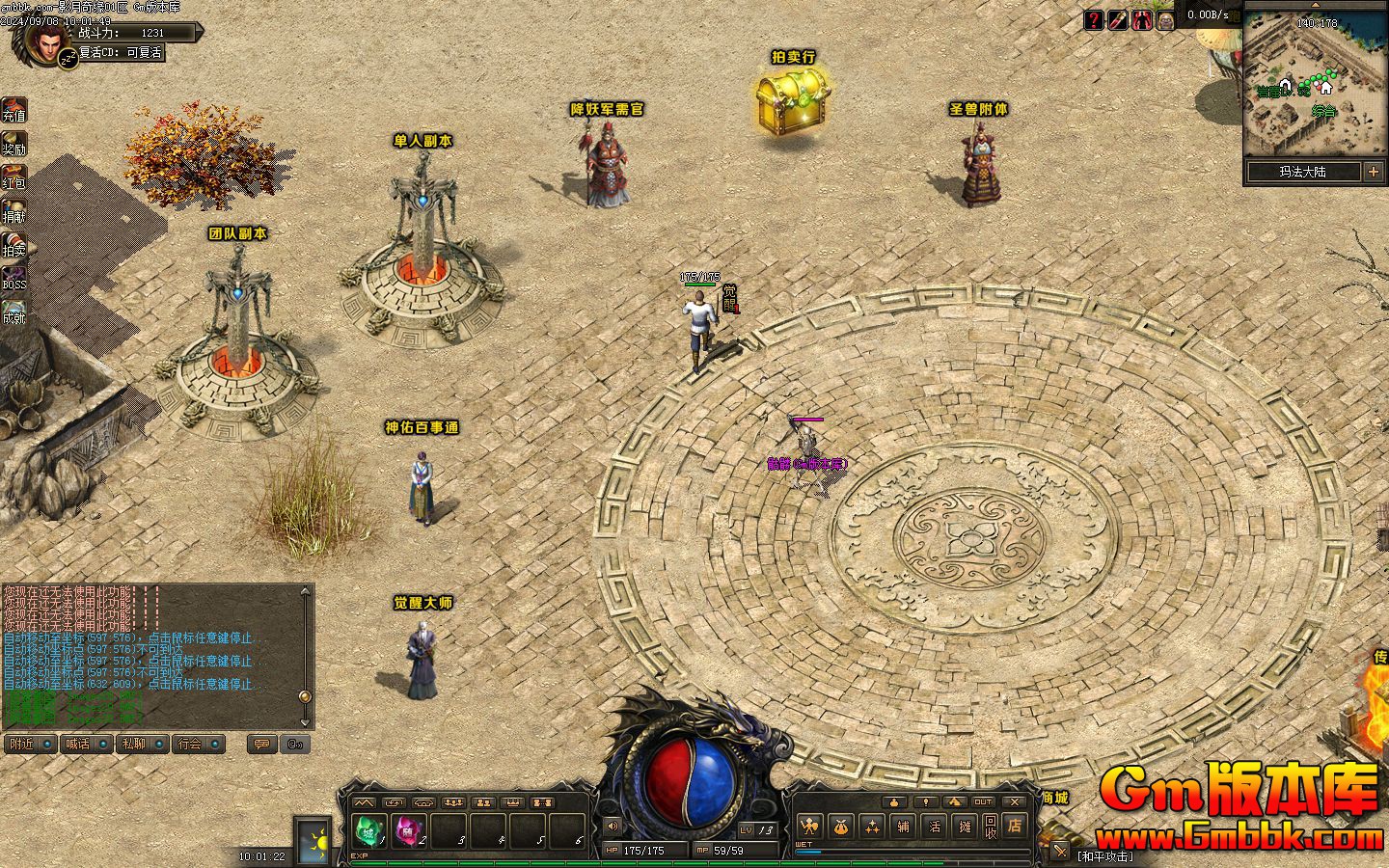Image resolution: width=1389 pixels, height=868 pixels.
Task: Use the green gem in hotbar slot 1
Action: pyautogui.click(x=368, y=829)
